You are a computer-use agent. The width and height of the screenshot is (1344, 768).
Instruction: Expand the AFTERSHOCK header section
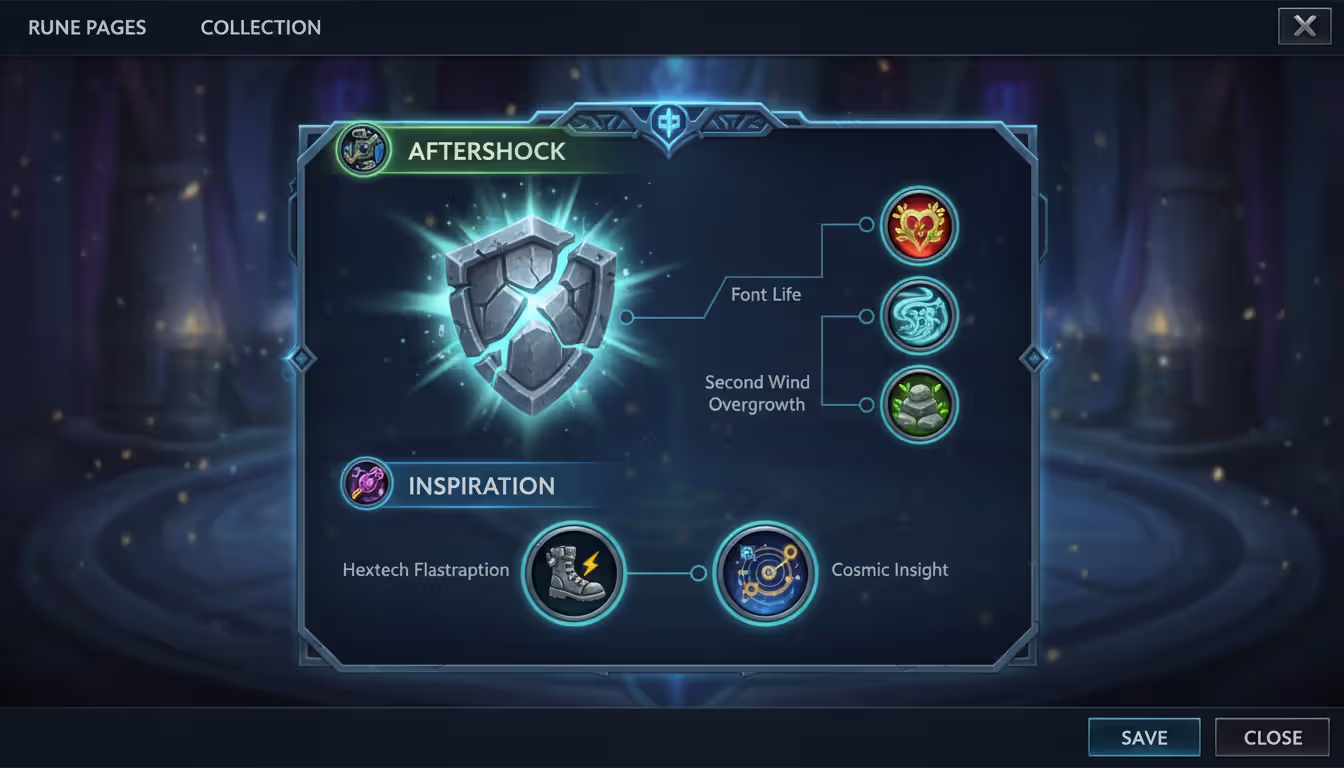(487, 150)
